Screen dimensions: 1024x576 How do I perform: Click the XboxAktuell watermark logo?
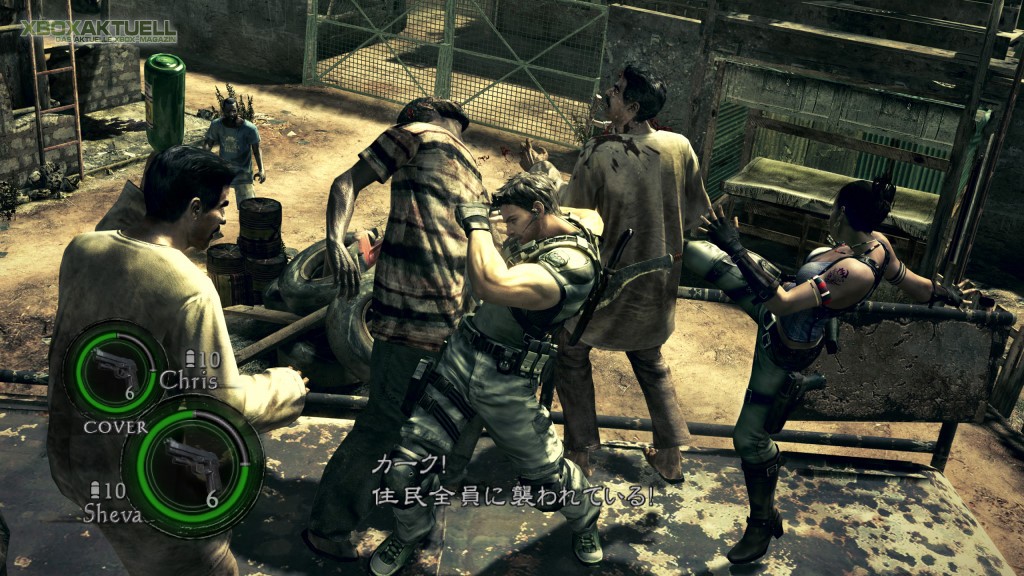pos(98,31)
